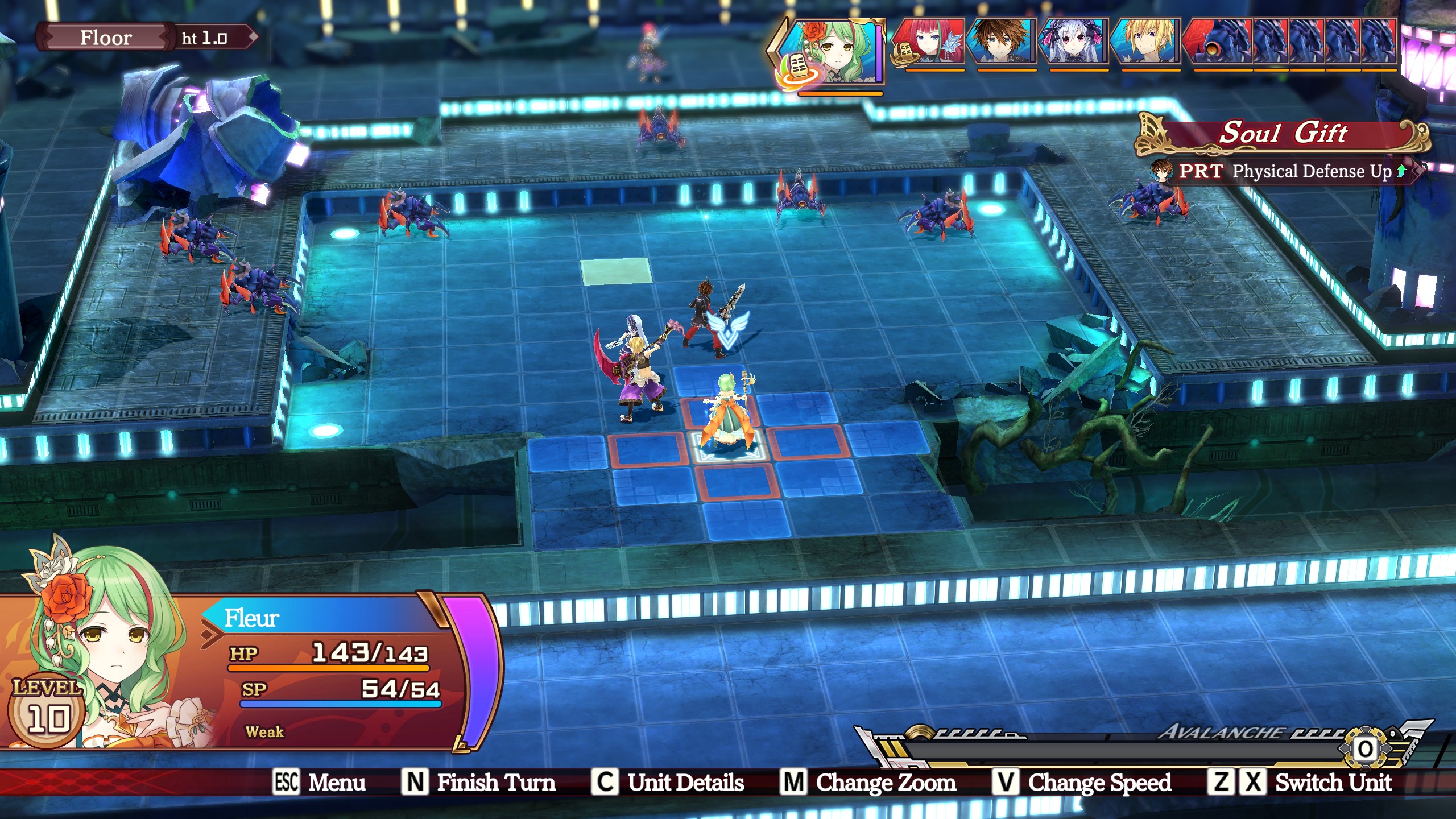The height and width of the screenshot is (819, 1456).
Task: Open the Menu
Action: click(320, 783)
